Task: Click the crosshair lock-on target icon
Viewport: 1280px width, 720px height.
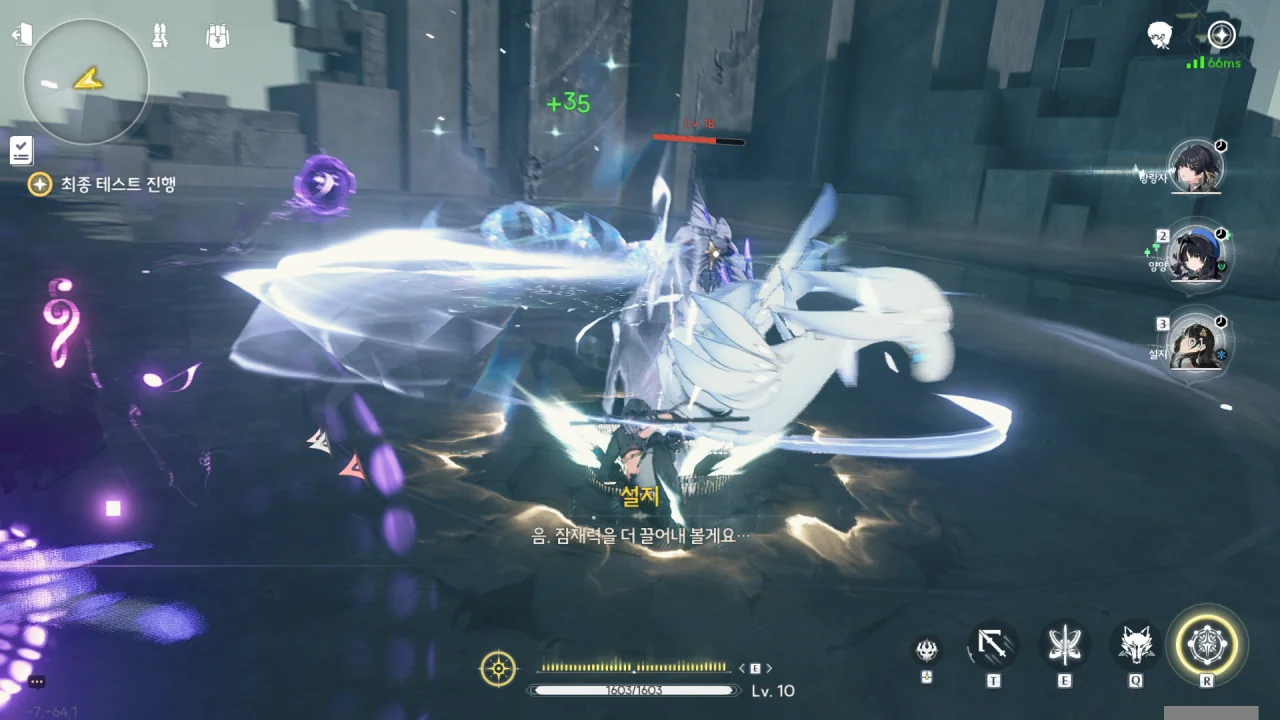Action: point(498,668)
